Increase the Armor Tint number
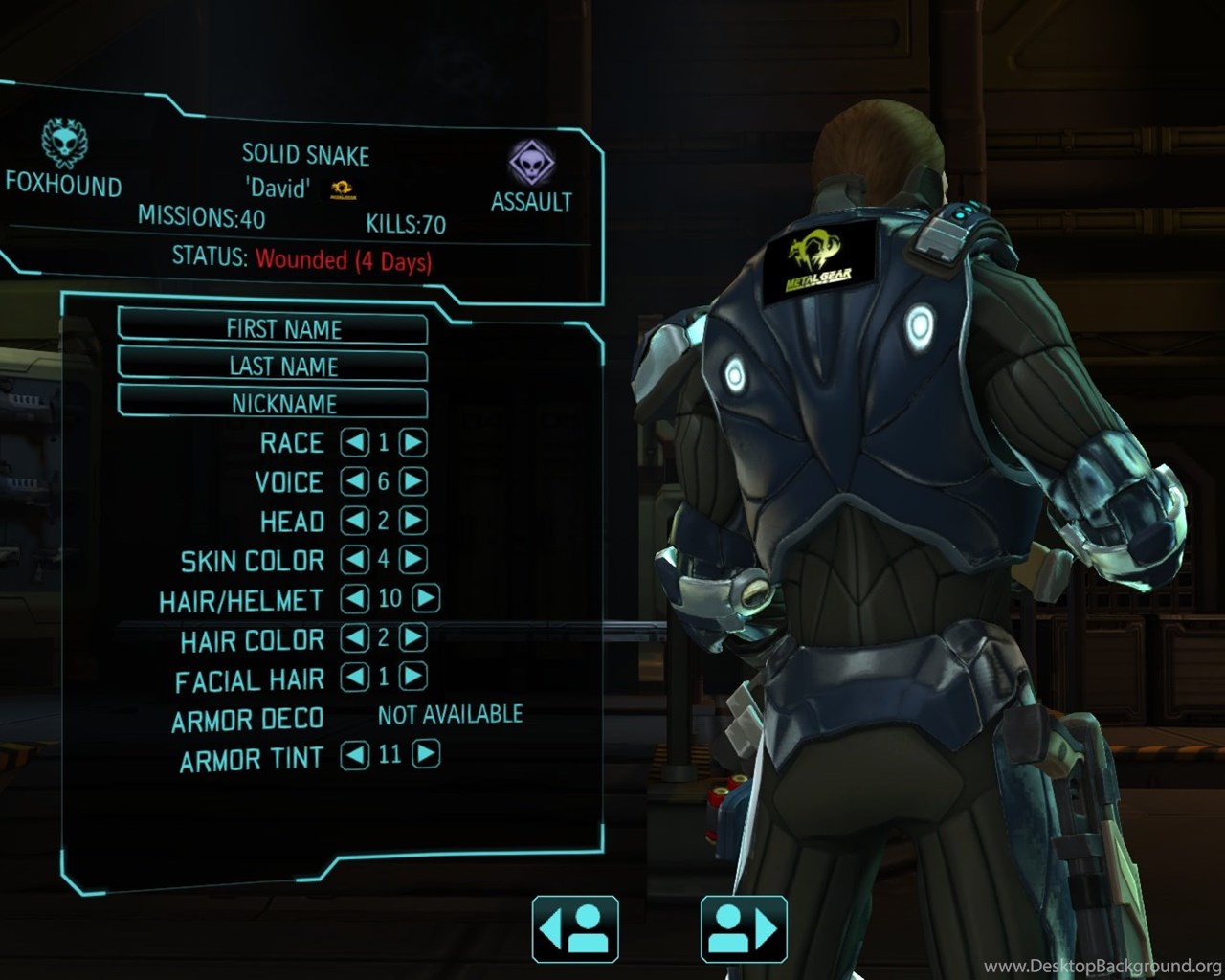Screen dimensions: 1225x980 click(x=426, y=754)
